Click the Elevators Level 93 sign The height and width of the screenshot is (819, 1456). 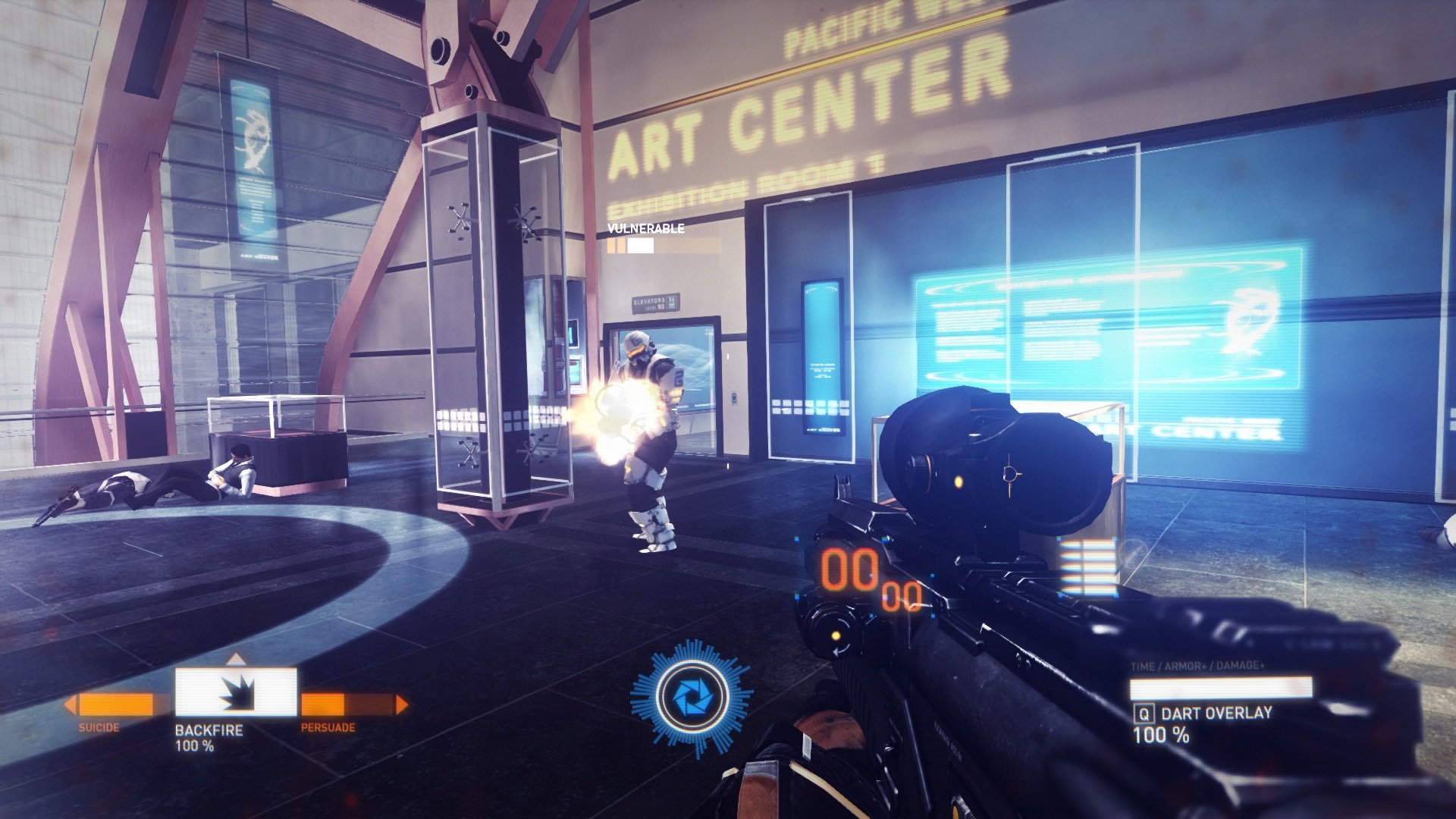[656, 302]
